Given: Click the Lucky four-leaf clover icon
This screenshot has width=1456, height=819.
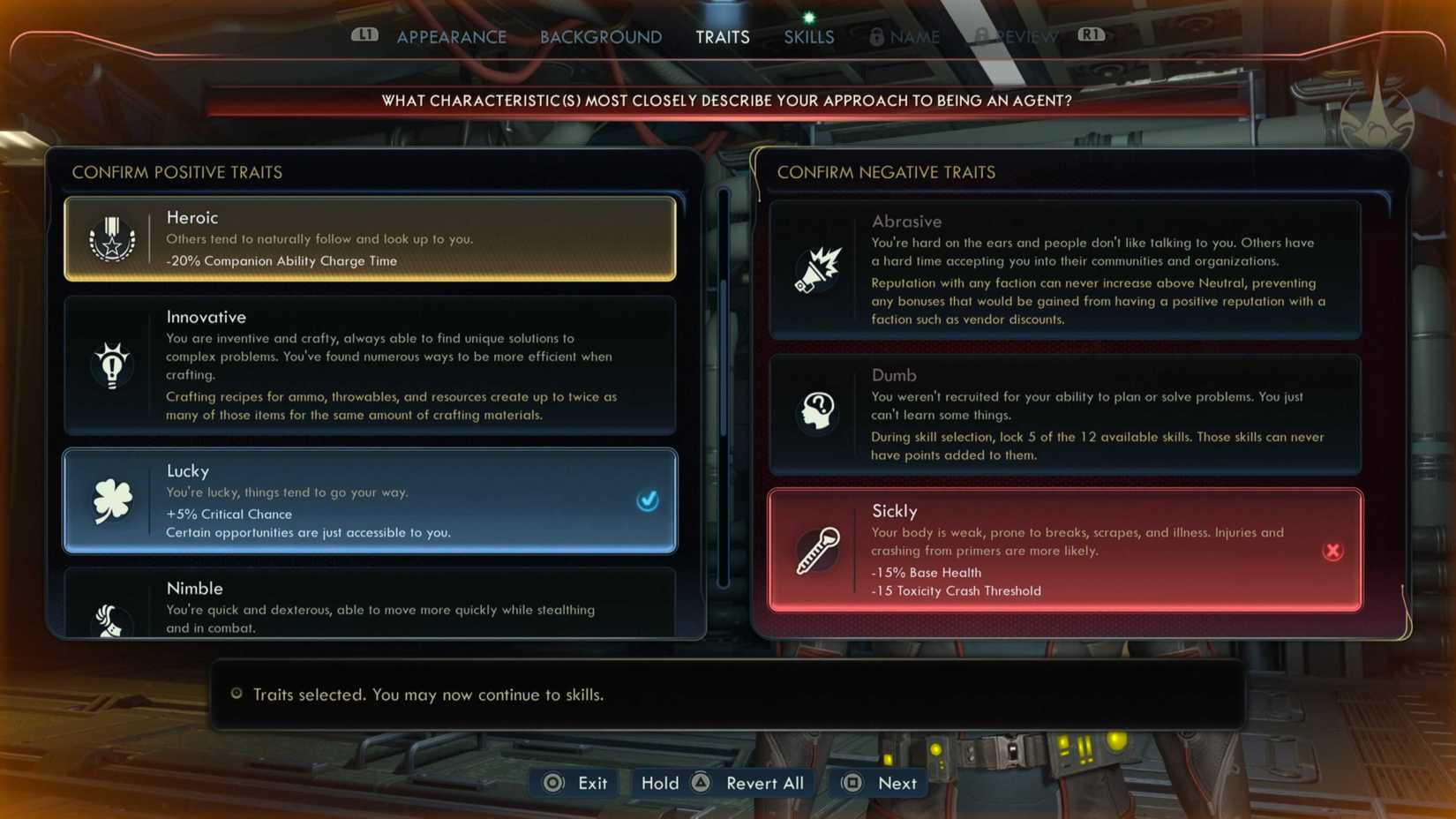Looking at the screenshot, I should [112, 500].
